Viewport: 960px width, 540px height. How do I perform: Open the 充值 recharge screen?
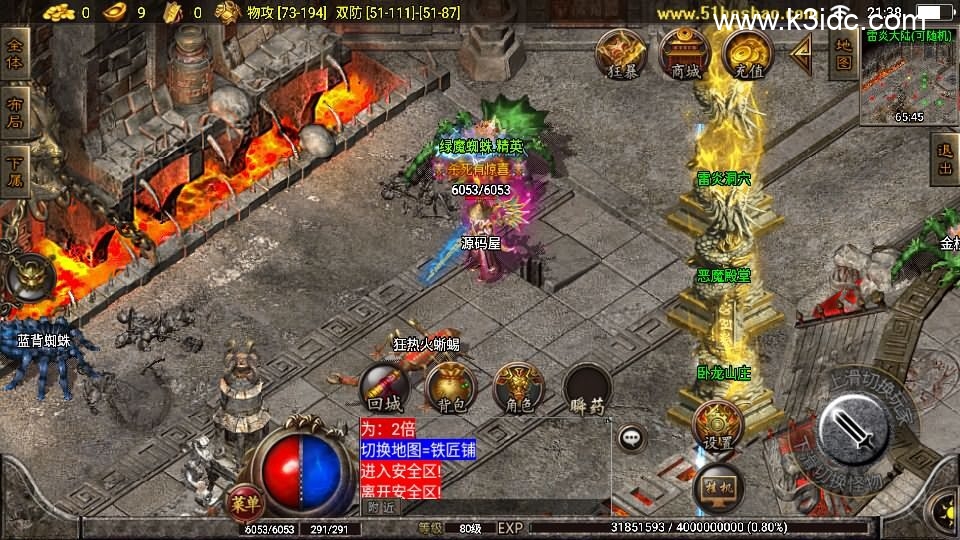pos(748,53)
